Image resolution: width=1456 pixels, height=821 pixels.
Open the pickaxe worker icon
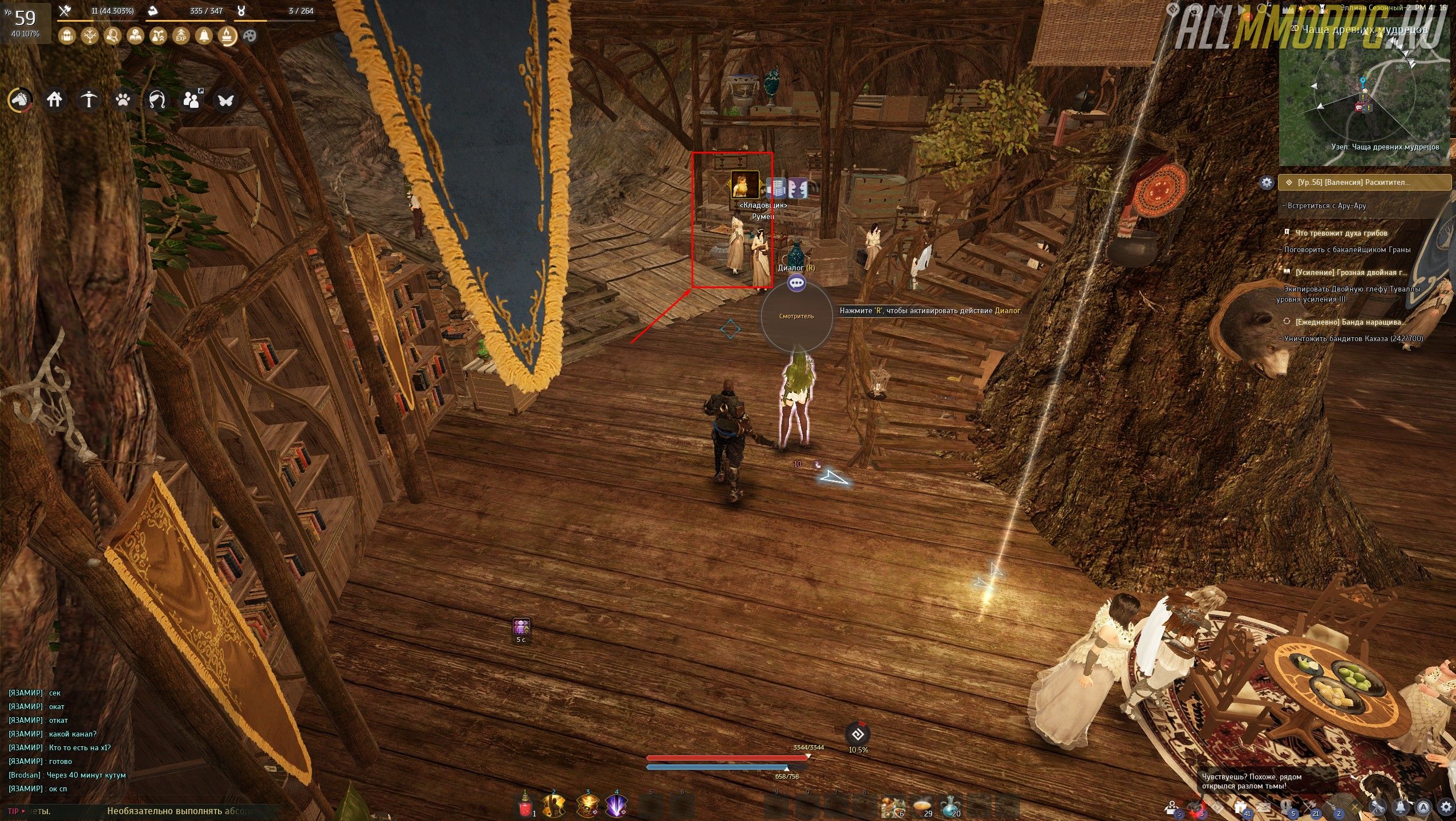click(88, 100)
